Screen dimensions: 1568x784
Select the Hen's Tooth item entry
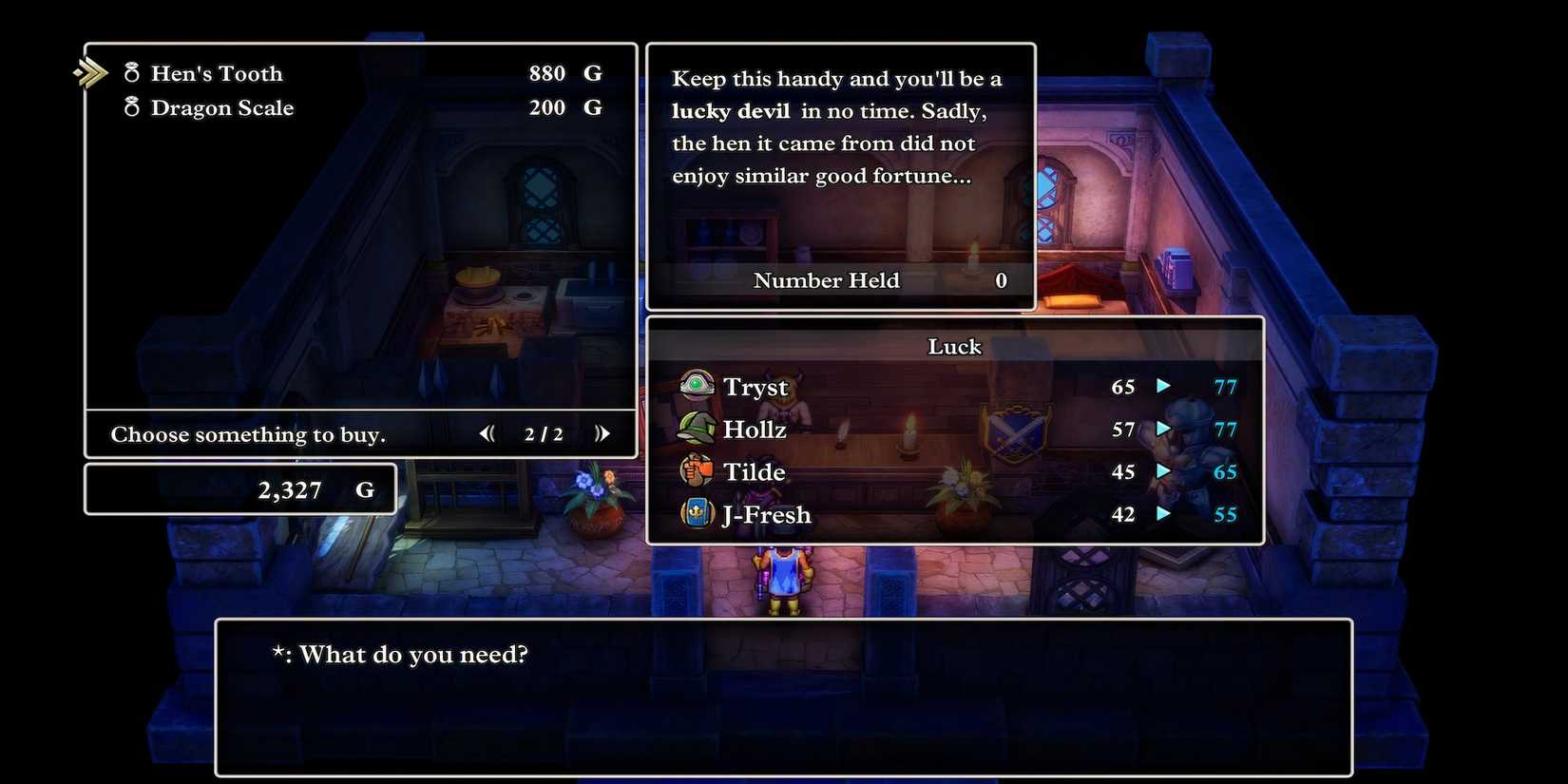(x=217, y=73)
